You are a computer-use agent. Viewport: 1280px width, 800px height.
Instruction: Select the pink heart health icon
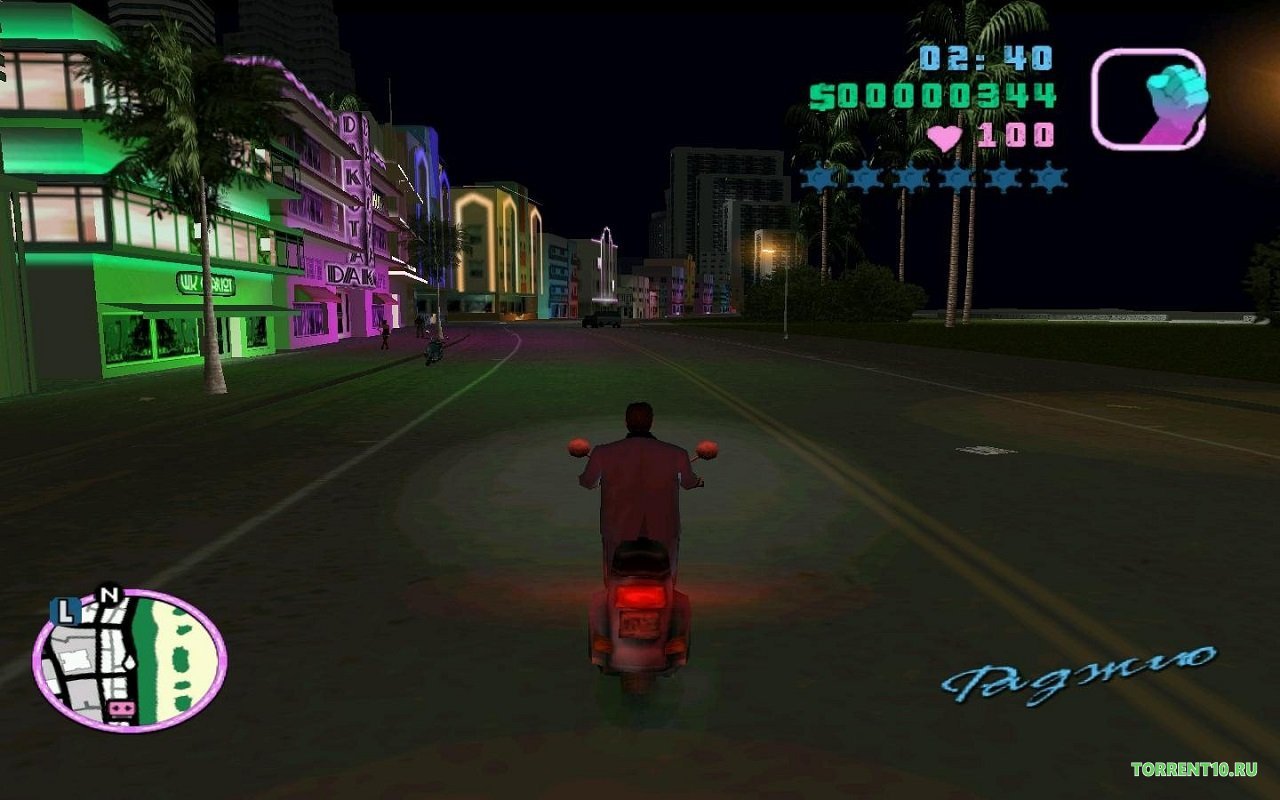(x=946, y=135)
